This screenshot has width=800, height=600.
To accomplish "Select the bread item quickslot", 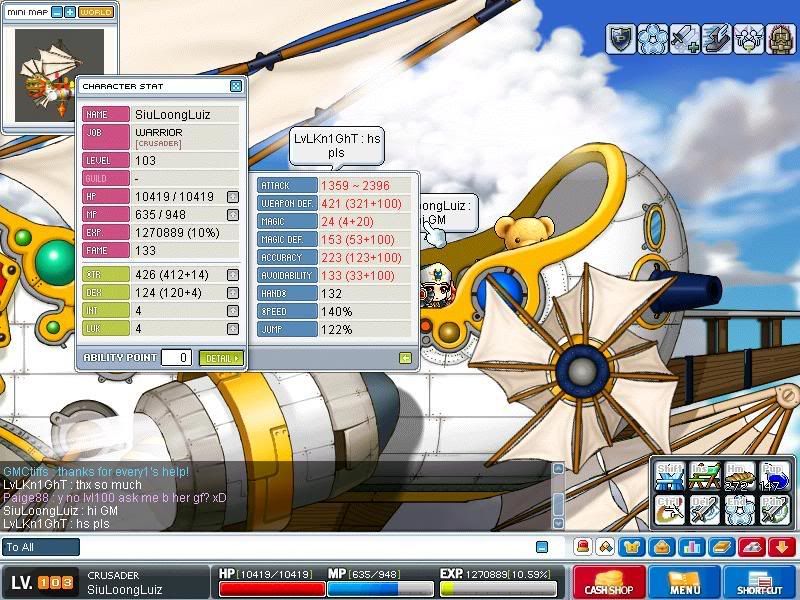I will 740,478.
